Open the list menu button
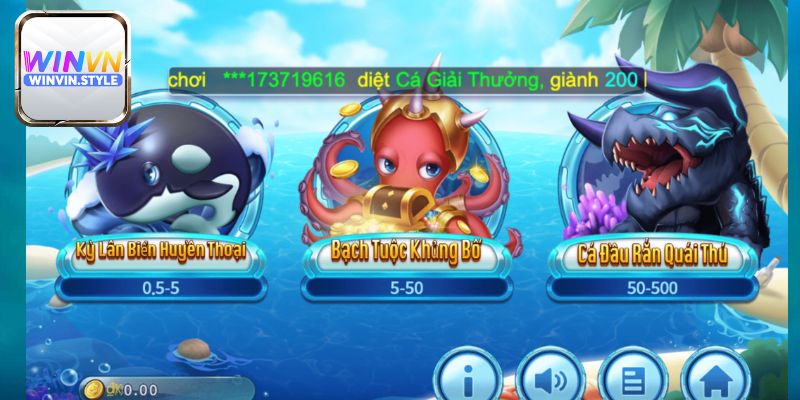Viewport: 800px width, 400px height. coord(632,379)
